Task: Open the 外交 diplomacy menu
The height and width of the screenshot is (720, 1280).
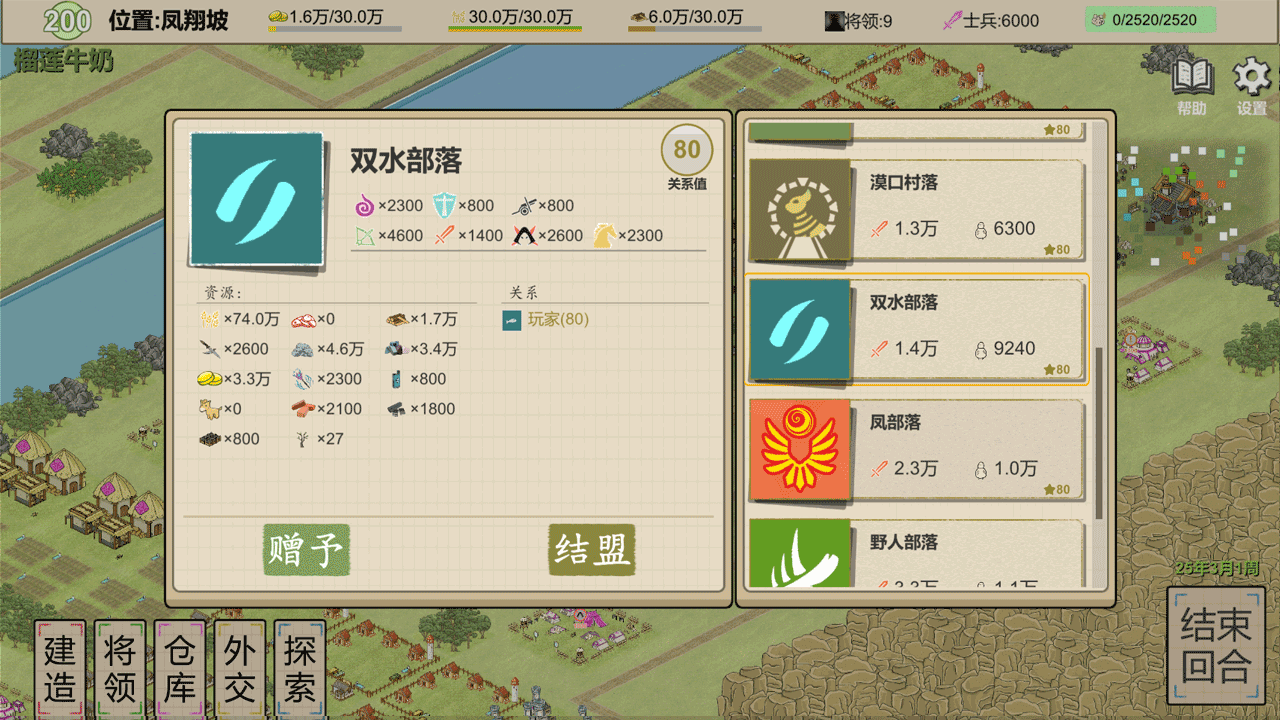Action: coord(240,665)
